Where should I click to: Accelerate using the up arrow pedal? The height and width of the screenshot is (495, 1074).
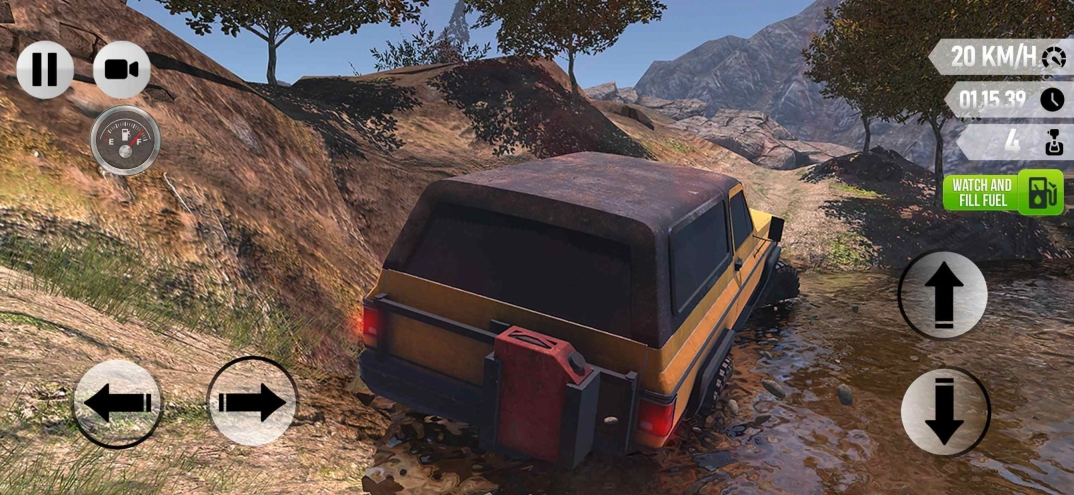pyautogui.click(x=942, y=295)
